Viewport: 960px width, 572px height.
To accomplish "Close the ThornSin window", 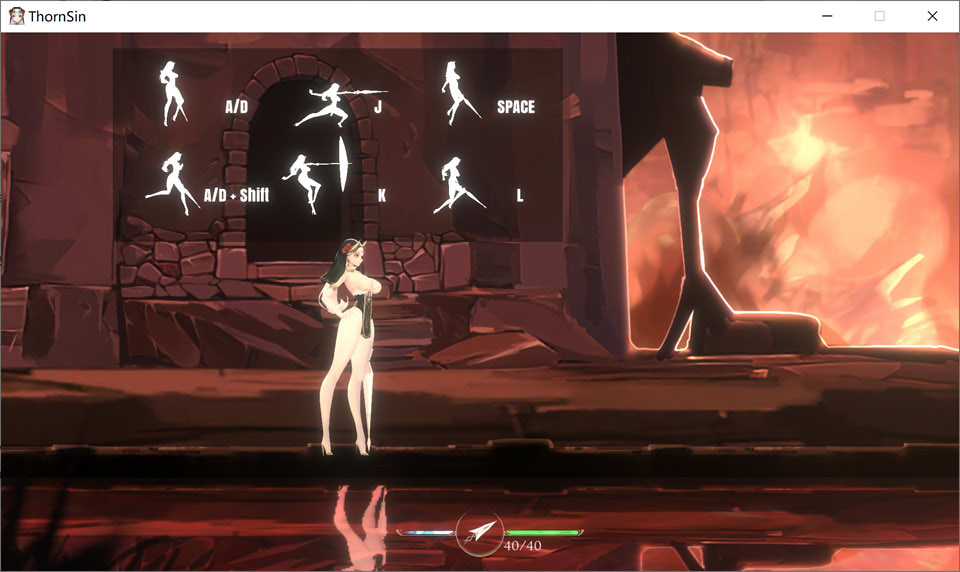I will pyautogui.click(x=932, y=16).
